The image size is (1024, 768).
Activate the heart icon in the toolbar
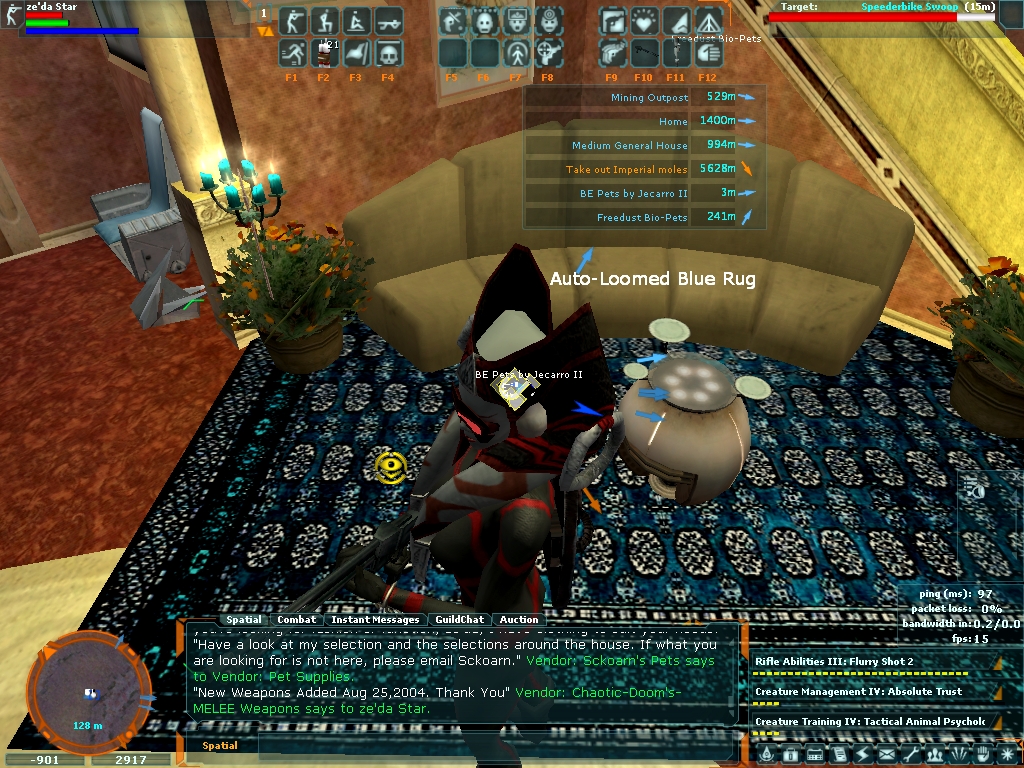tap(644, 21)
